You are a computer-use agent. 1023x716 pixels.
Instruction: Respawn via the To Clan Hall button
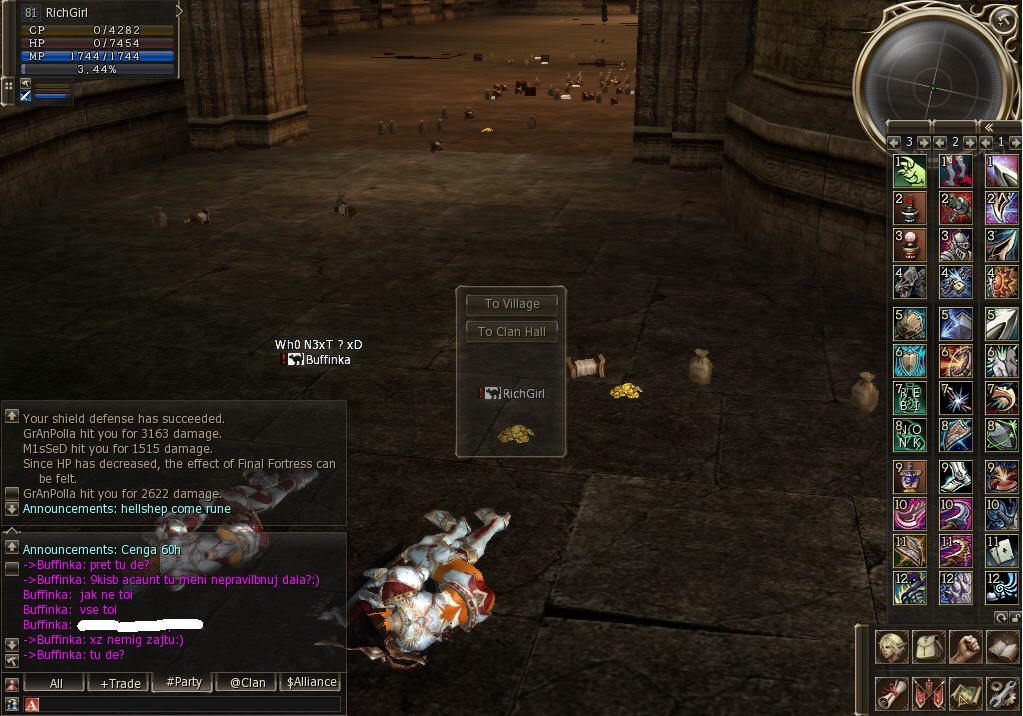coord(512,331)
